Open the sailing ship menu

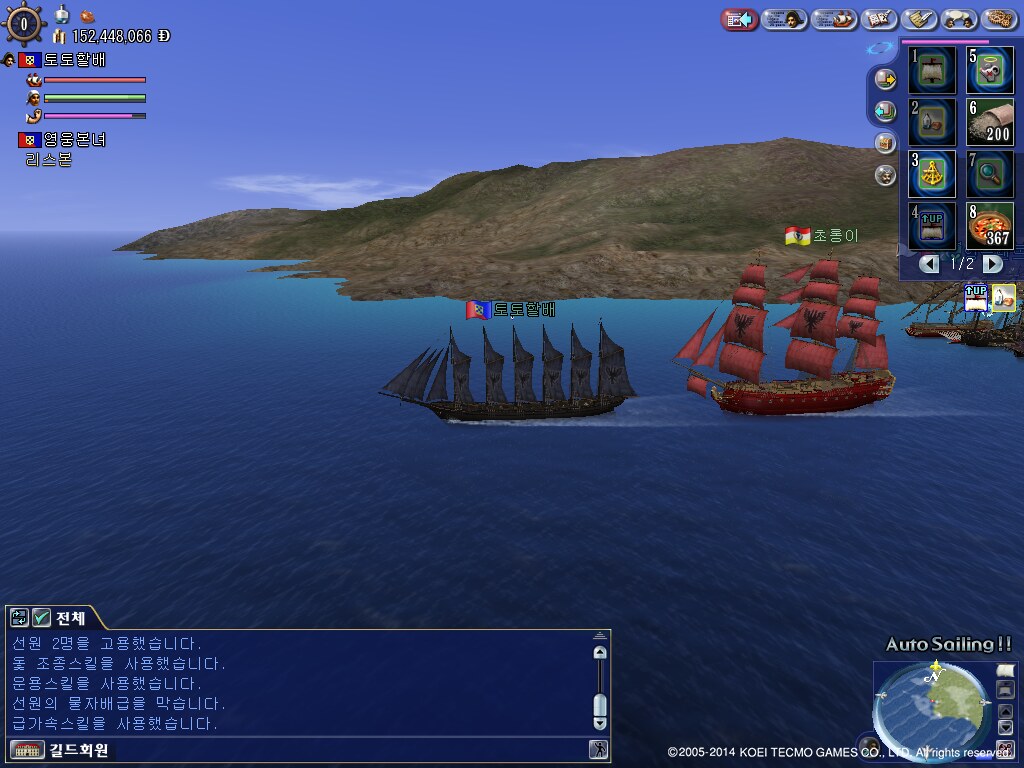tap(834, 19)
